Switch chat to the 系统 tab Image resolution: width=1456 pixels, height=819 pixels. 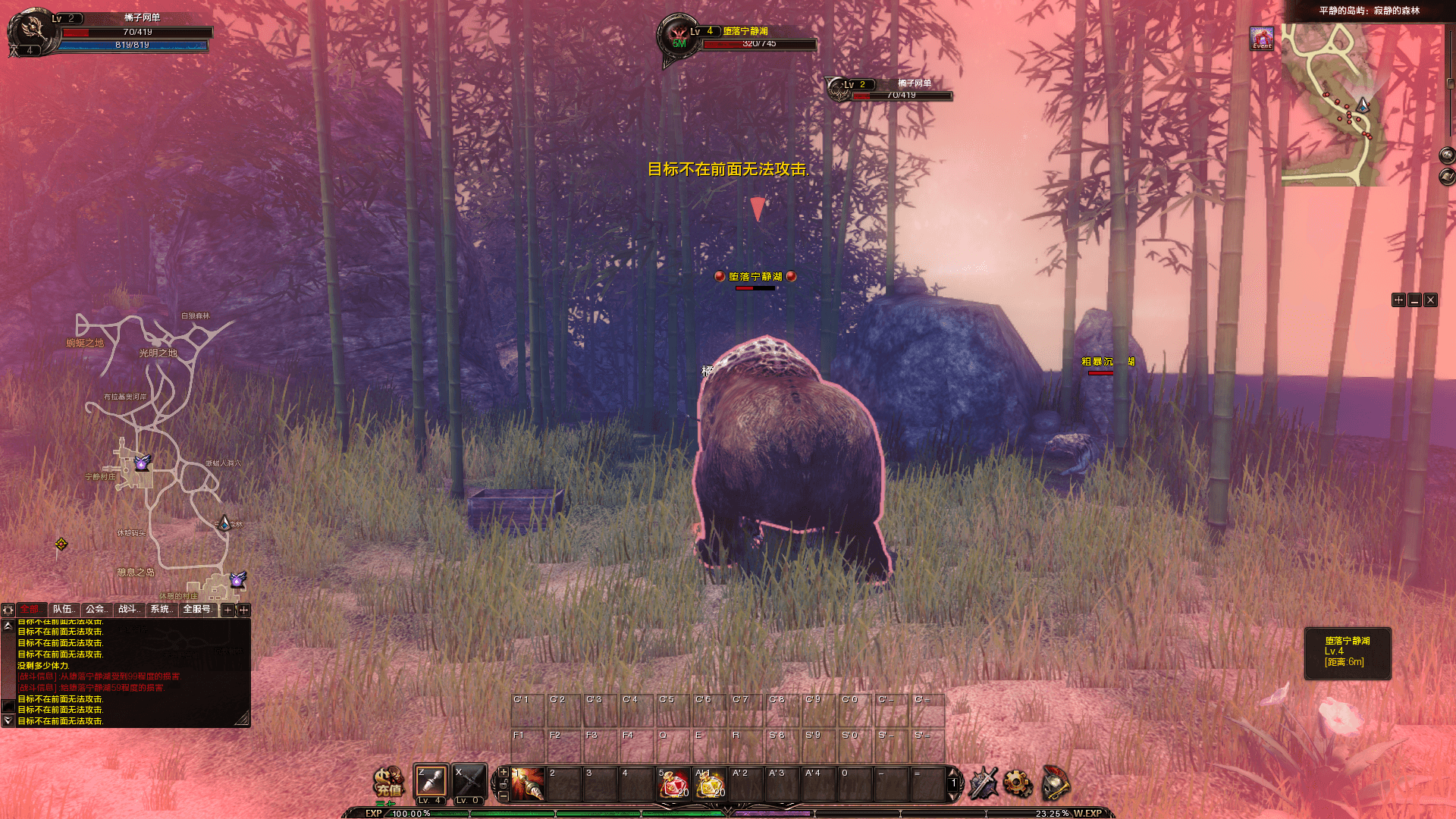tap(161, 610)
